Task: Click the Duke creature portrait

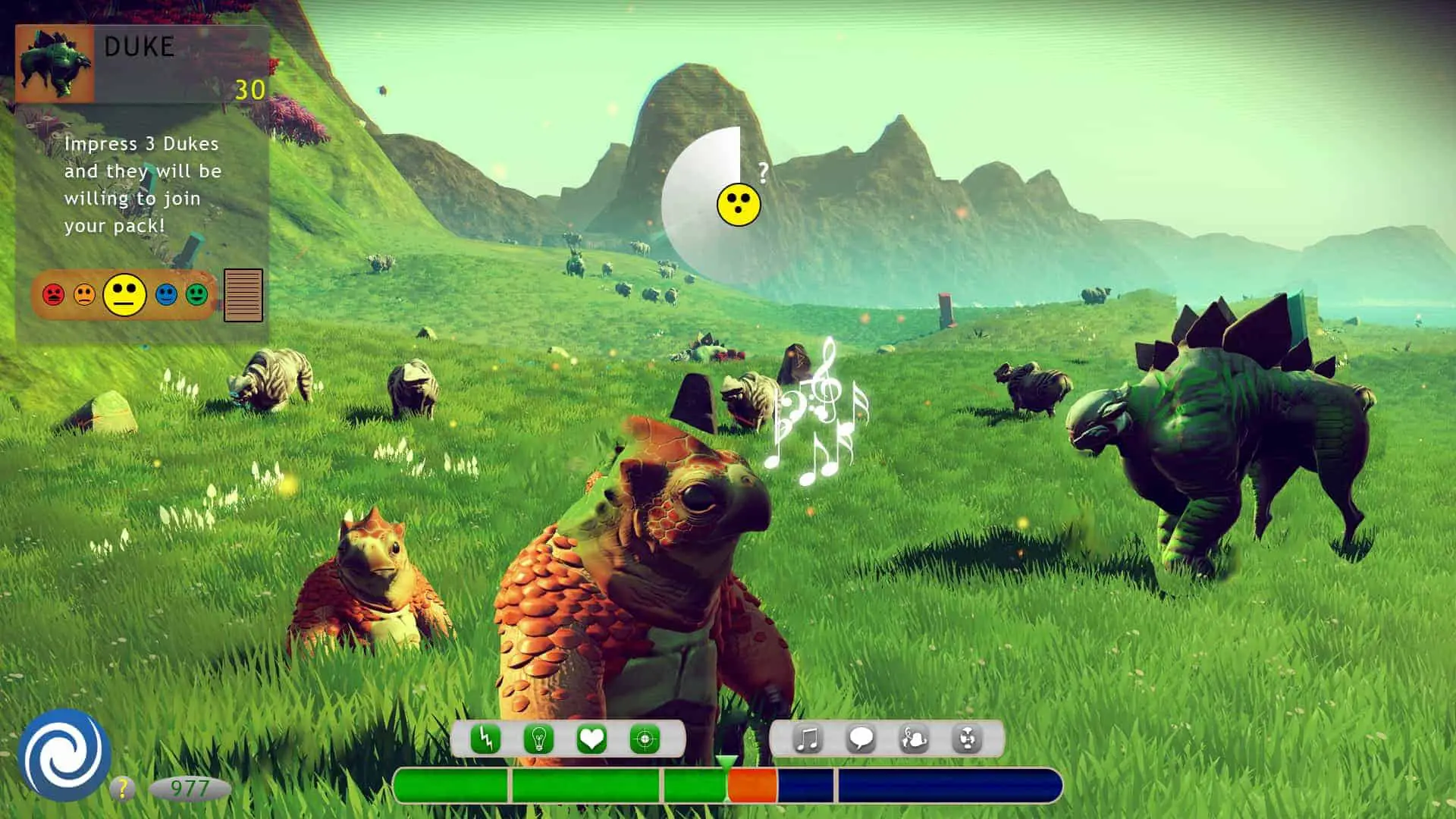Action: [x=55, y=64]
